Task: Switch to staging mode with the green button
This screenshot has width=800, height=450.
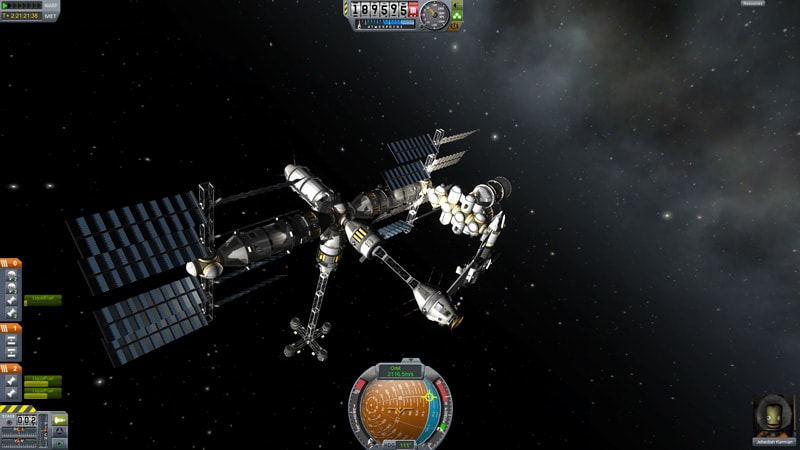Action: click(60, 419)
